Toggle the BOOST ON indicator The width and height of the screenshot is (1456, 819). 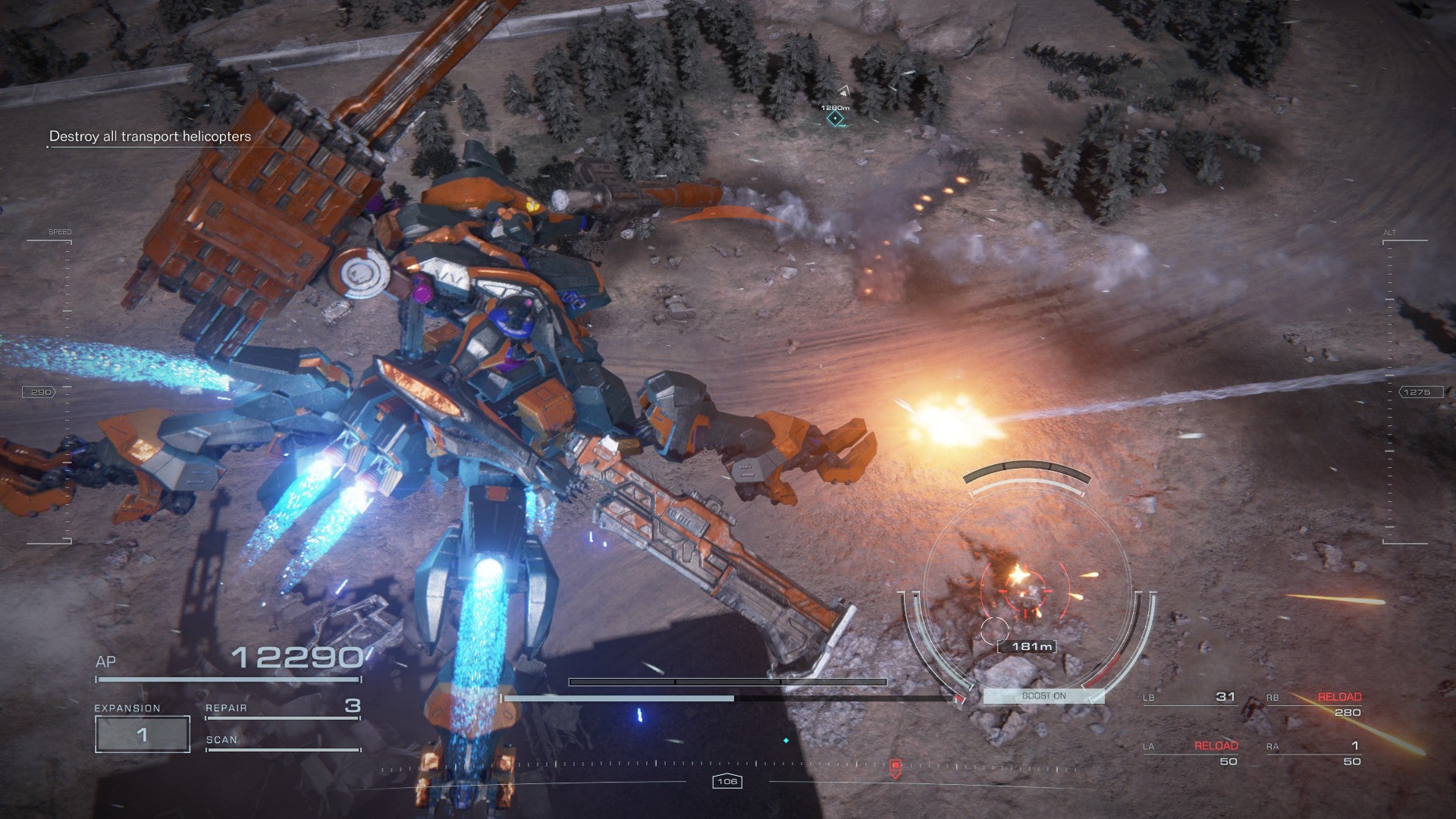(1043, 695)
